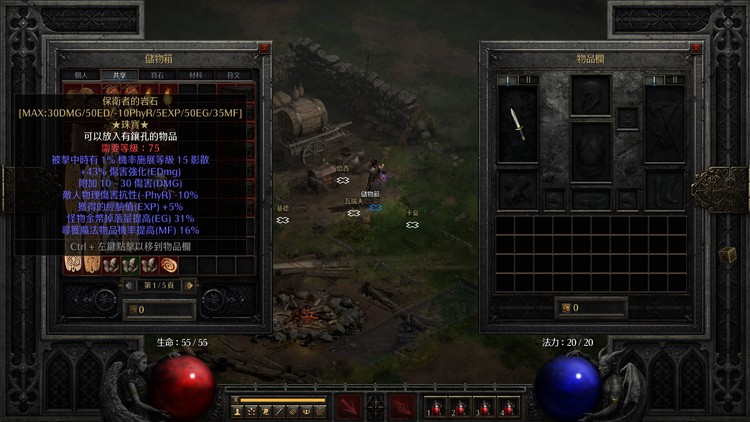Go to the previous stash page
The image size is (750, 422).
click(127, 285)
